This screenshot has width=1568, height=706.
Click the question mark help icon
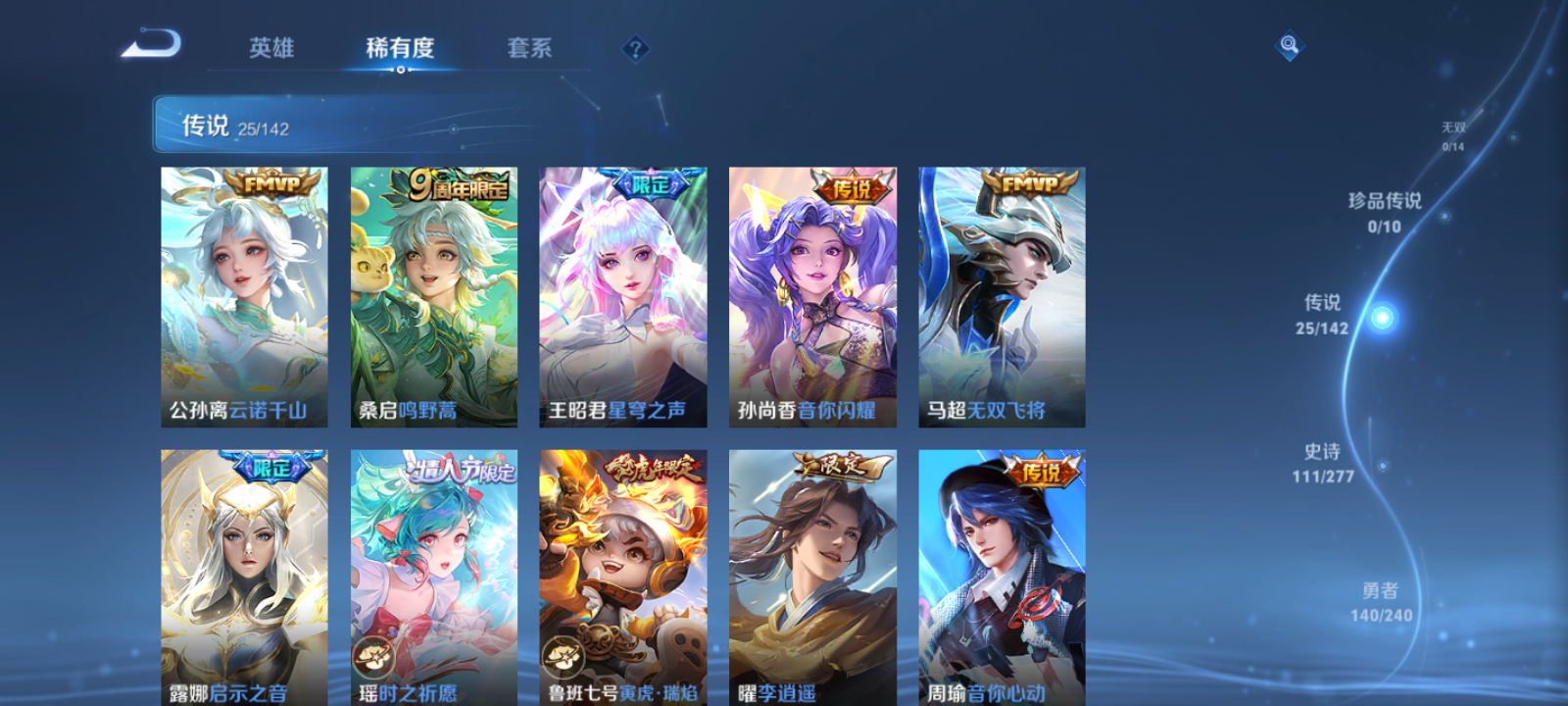(637, 47)
